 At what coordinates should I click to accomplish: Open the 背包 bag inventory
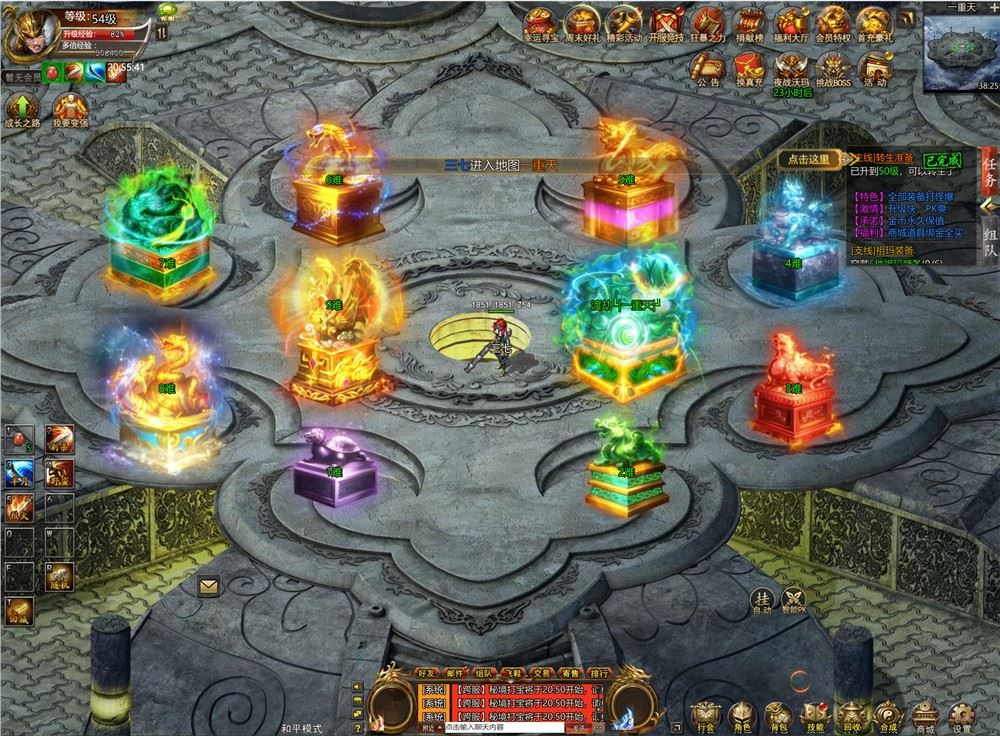click(778, 713)
